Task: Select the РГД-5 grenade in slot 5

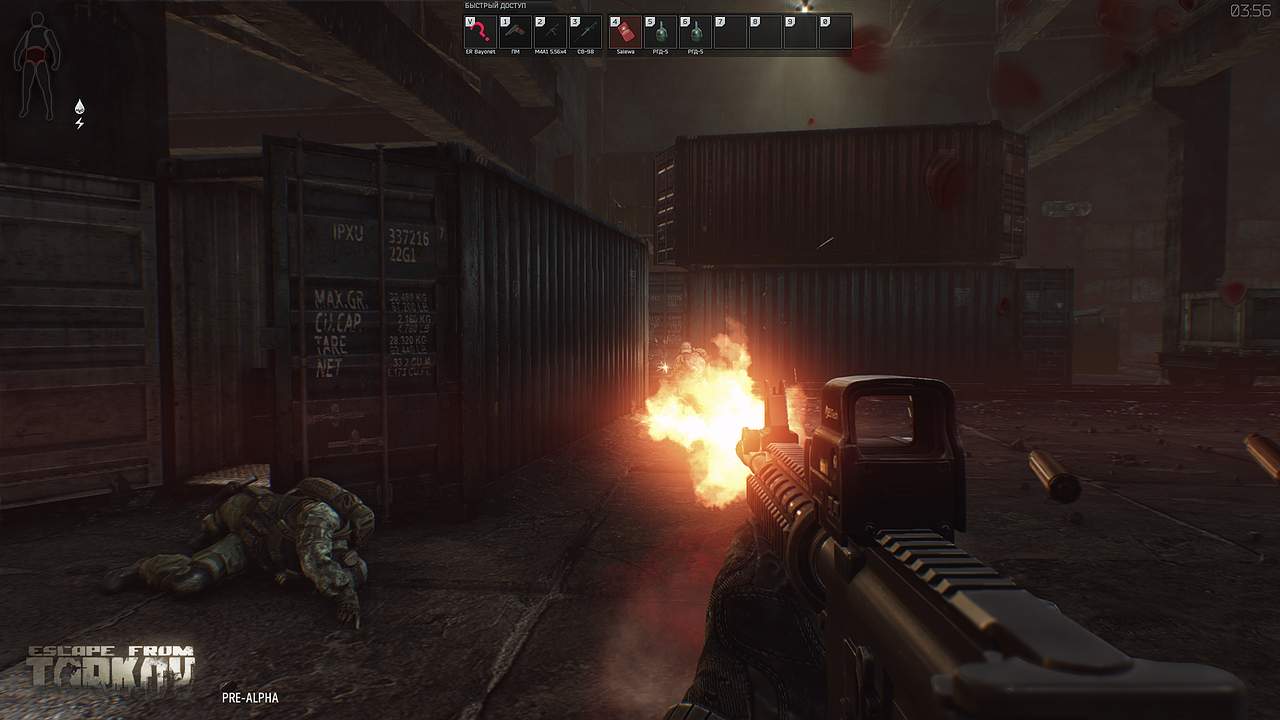Action: click(661, 31)
